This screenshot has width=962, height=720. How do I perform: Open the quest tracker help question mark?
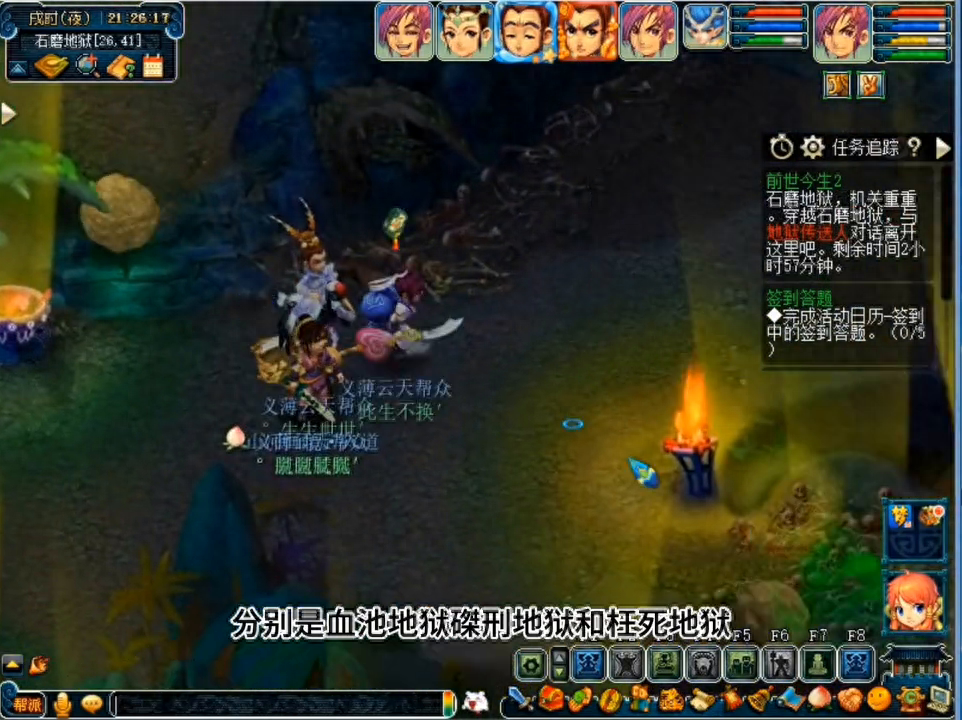coord(914,148)
